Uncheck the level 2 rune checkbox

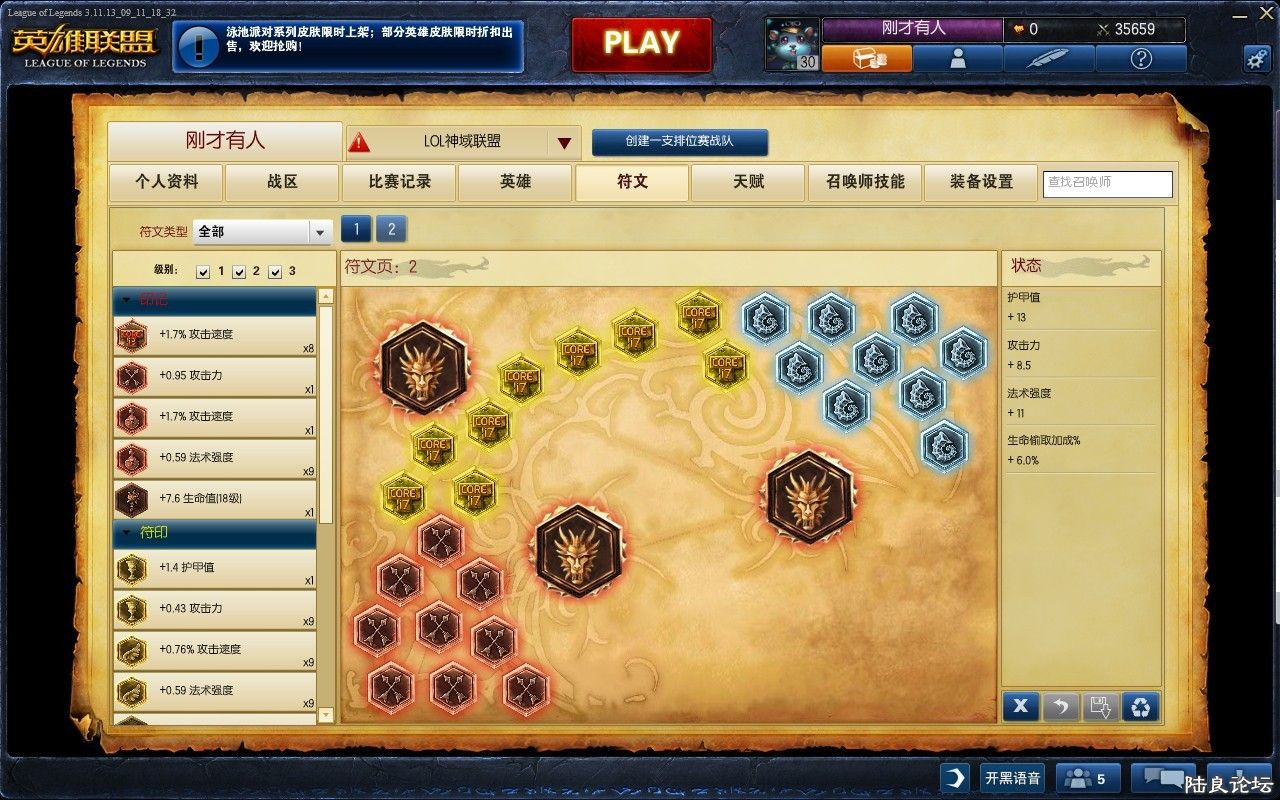(239, 270)
